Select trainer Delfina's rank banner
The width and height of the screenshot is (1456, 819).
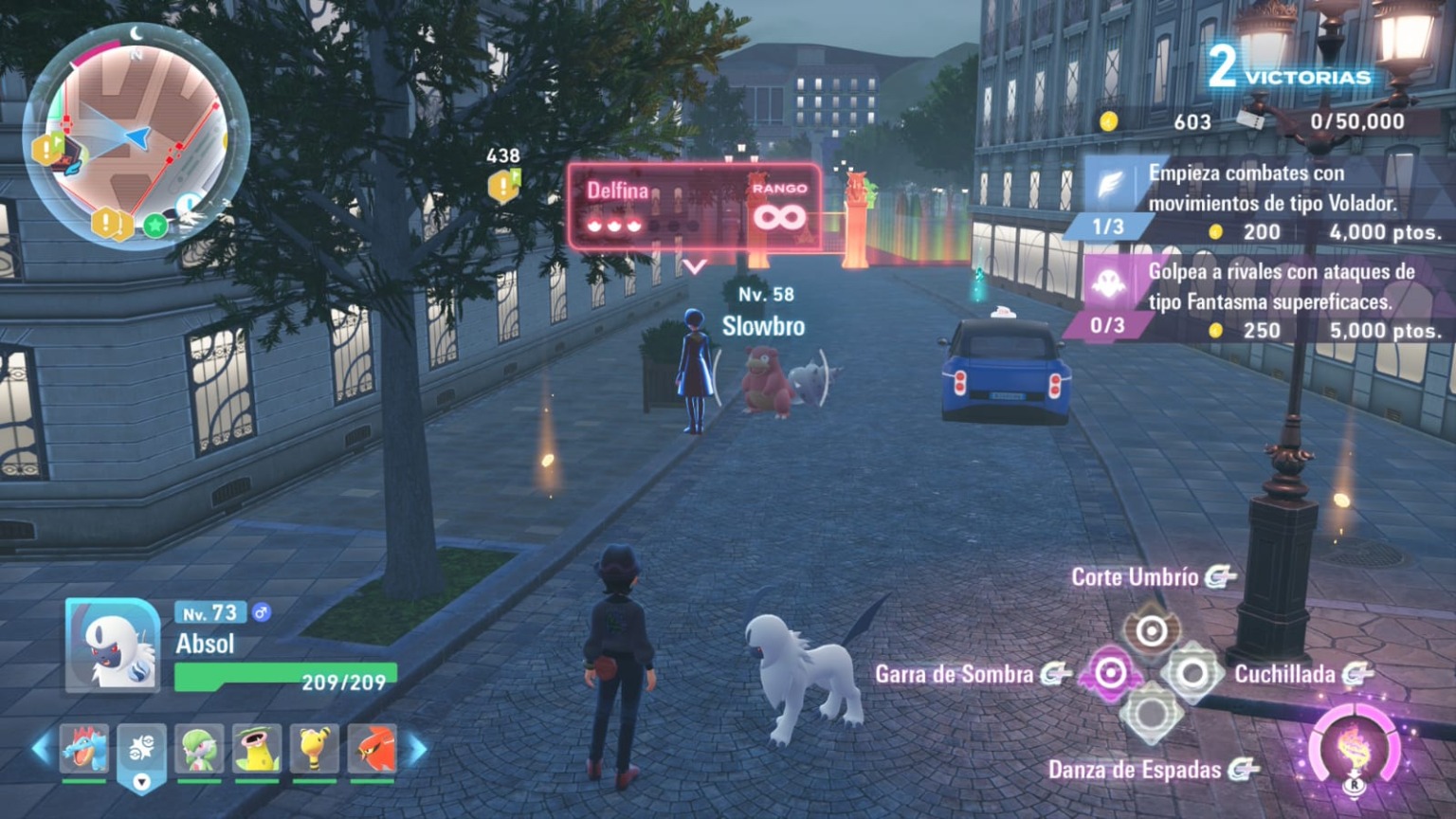(x=695, y=207)
